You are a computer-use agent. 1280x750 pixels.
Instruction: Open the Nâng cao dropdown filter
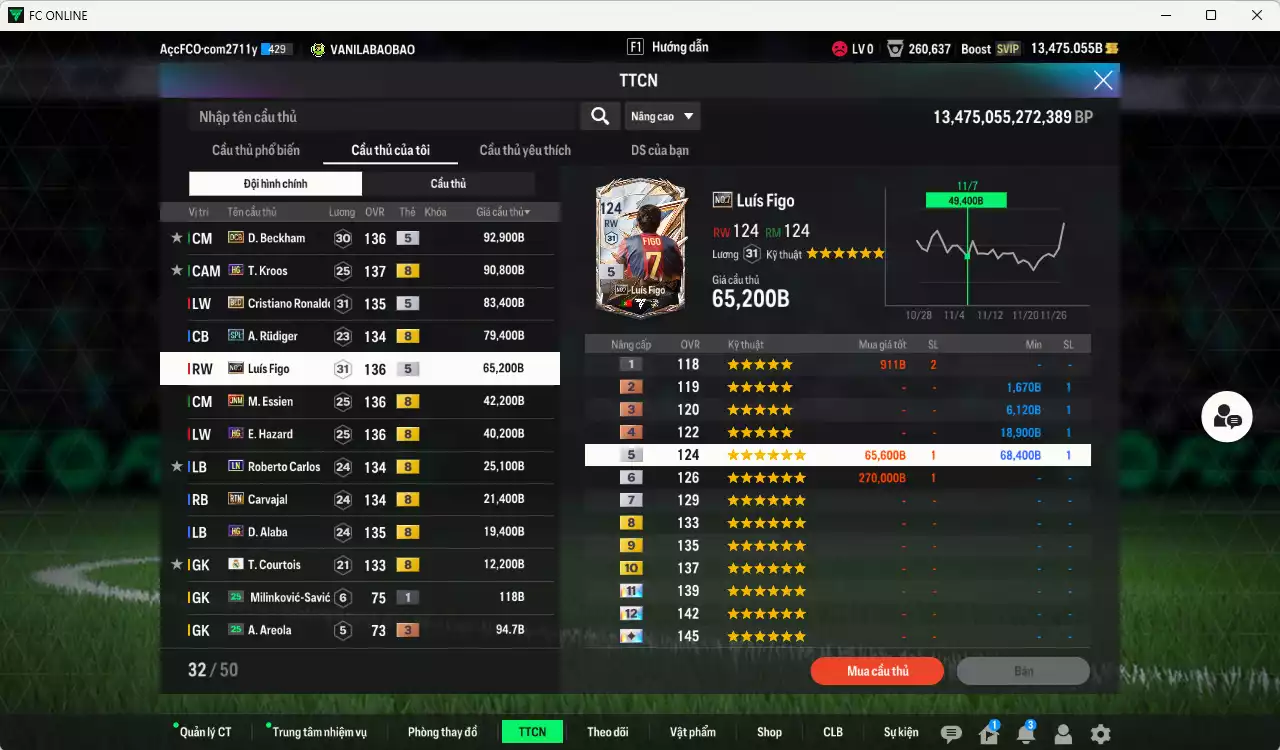point(662,116)
